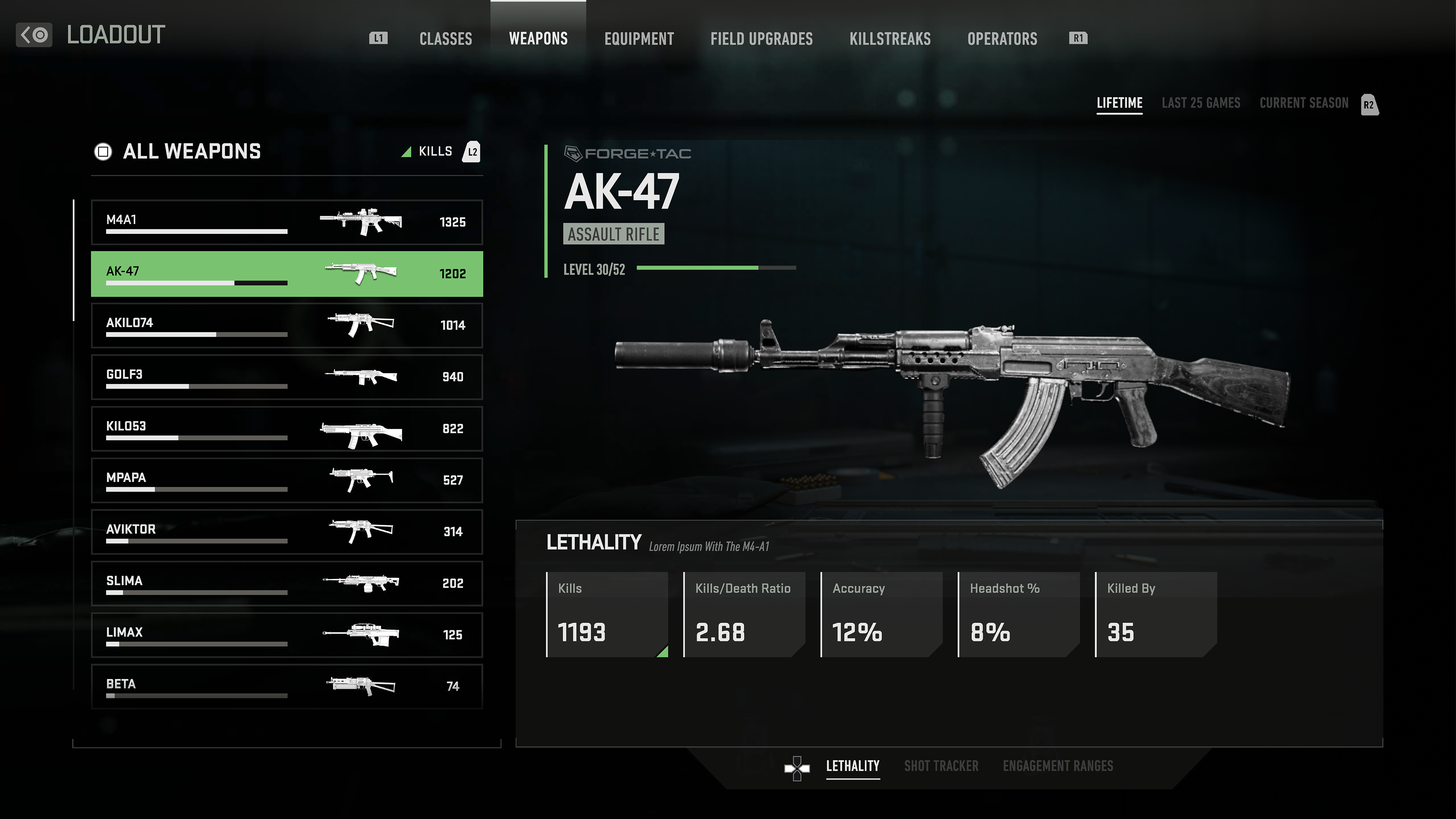Go back using the Loadout back button
This screenshot has height=819, width=1456.
point(34,35)
